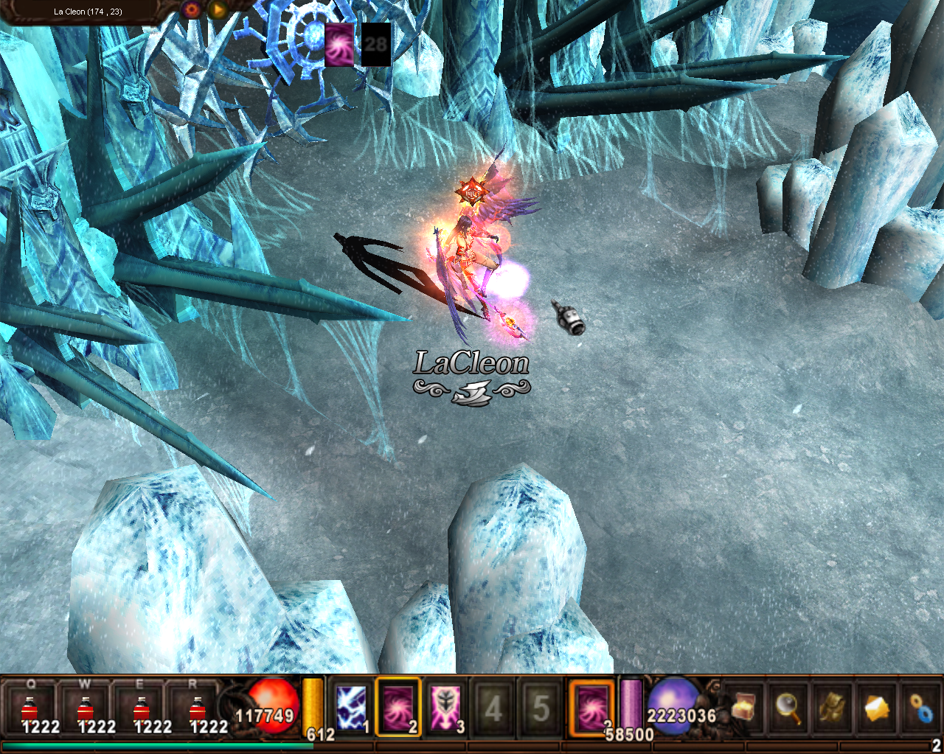
Task: Click the orange-framed active skill icon
Action: click(x=591, y=707)
